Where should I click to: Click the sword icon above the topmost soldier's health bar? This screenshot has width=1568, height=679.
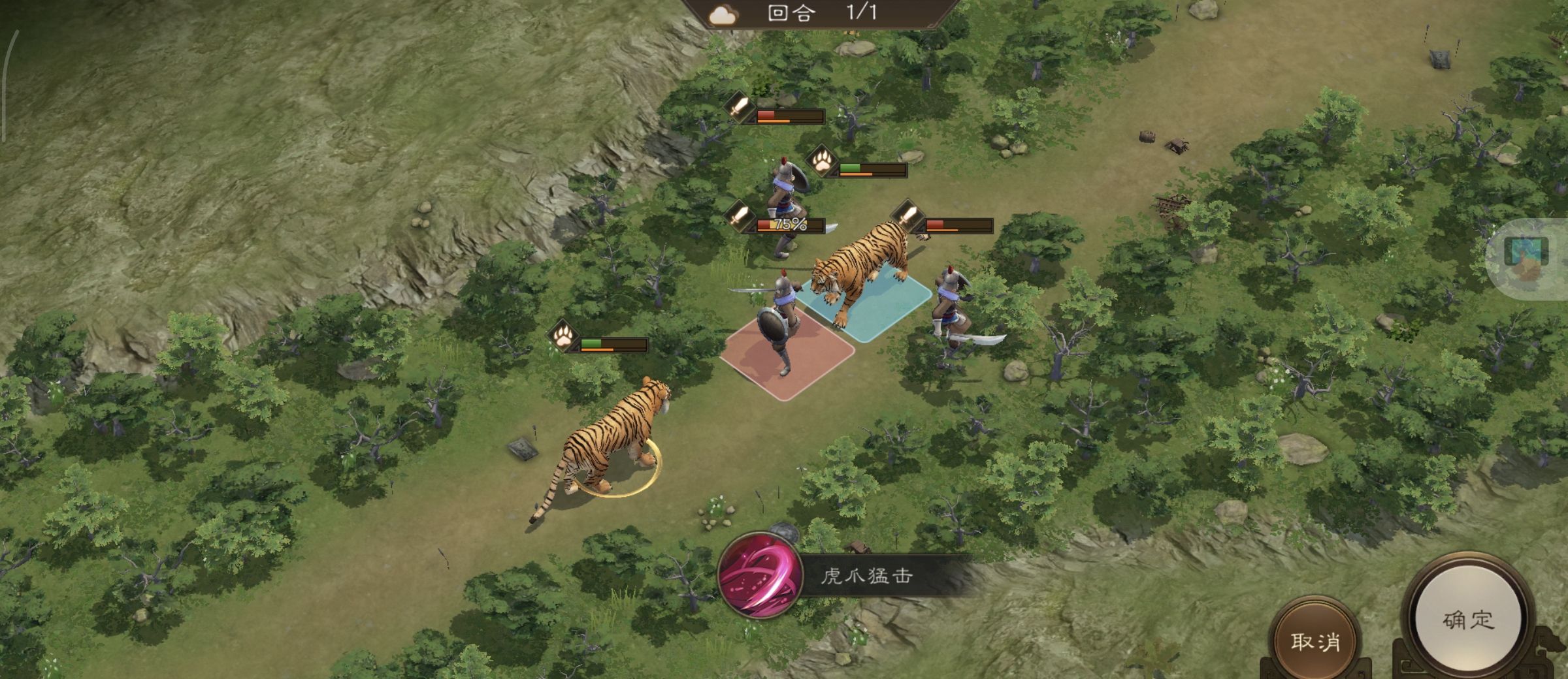(738, 111)
